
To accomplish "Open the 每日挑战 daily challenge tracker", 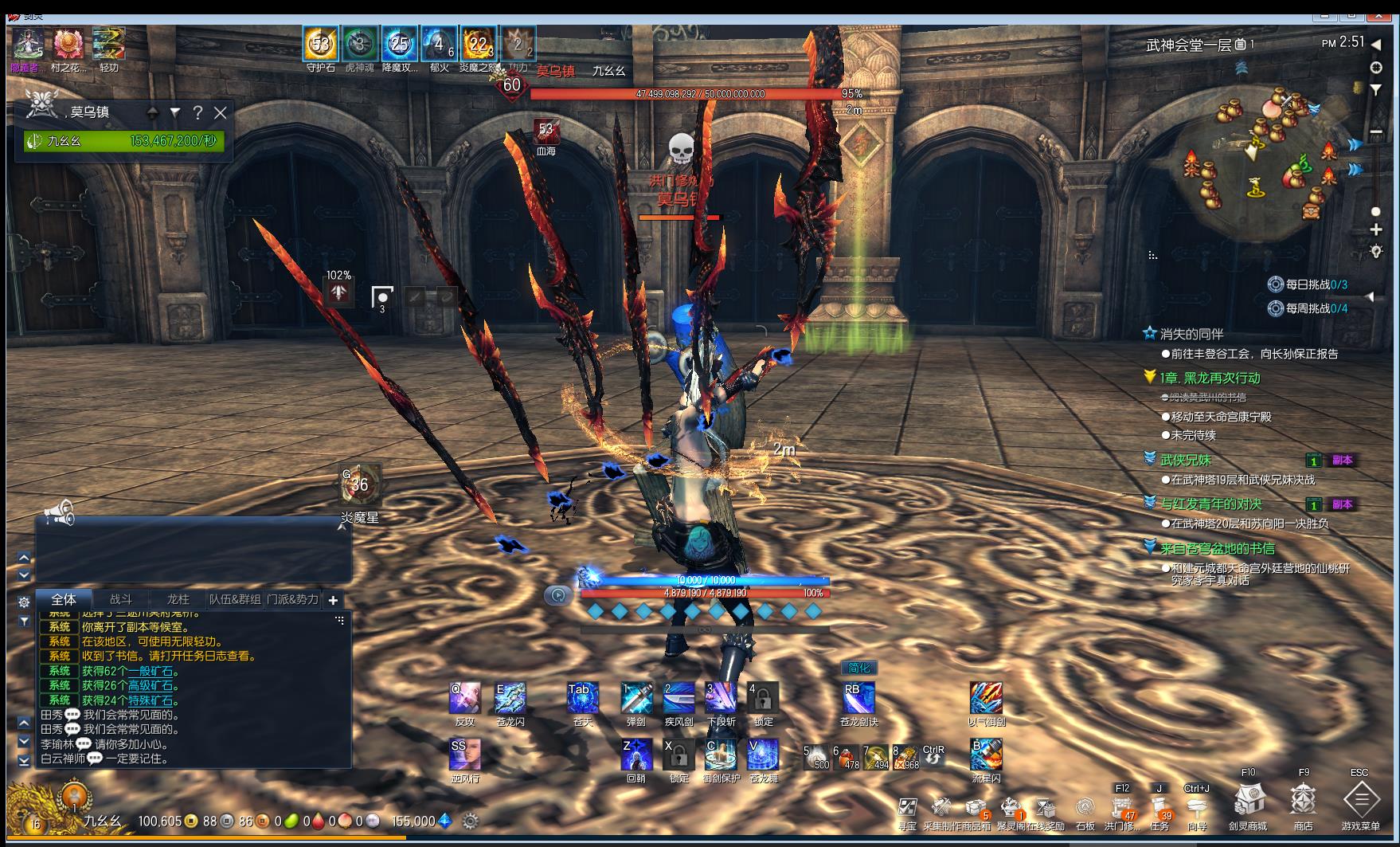I will tap(1308, 284).
